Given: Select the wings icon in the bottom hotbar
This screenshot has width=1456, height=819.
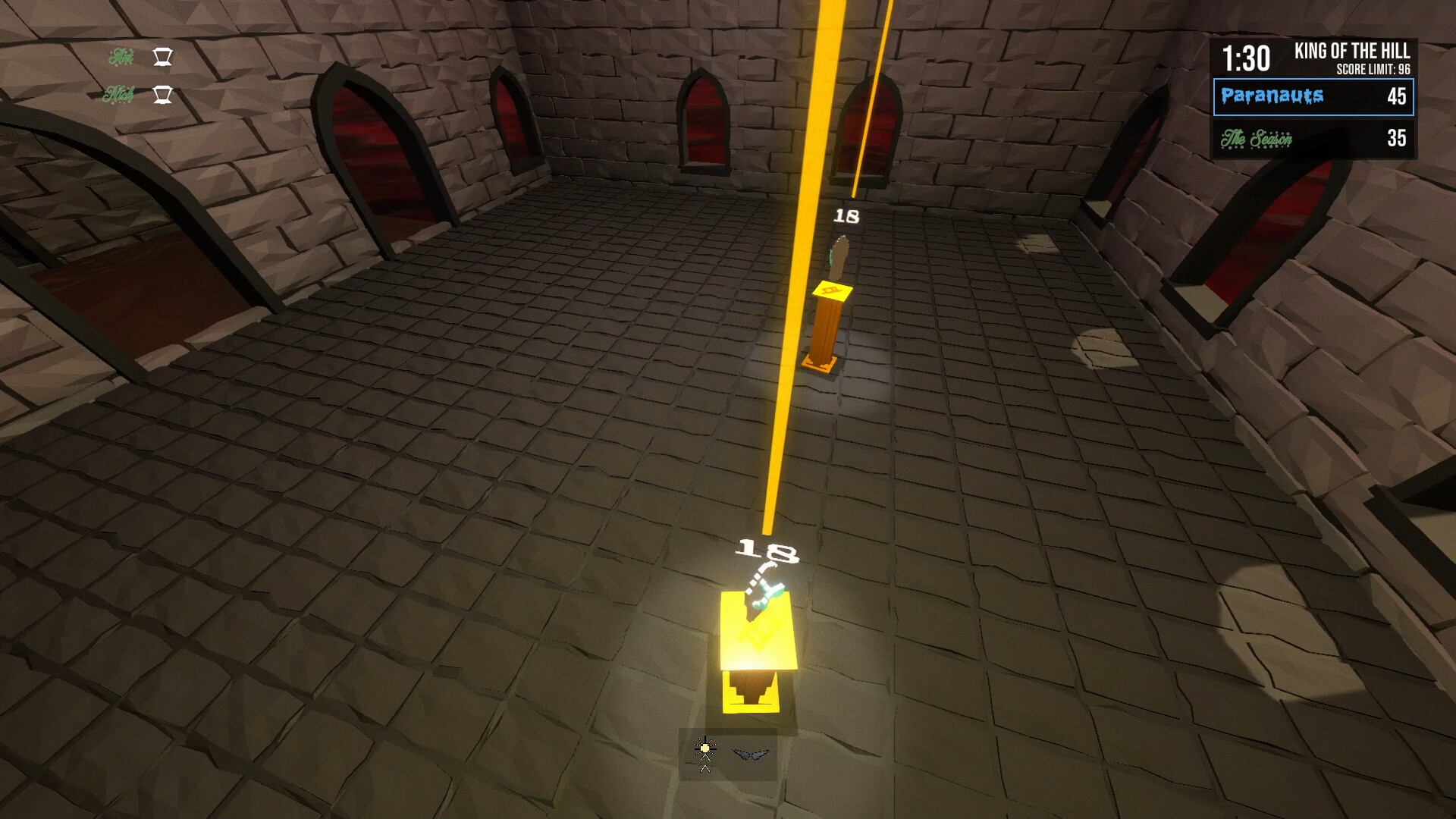Looking at the screenshot, I should (752, 755).
